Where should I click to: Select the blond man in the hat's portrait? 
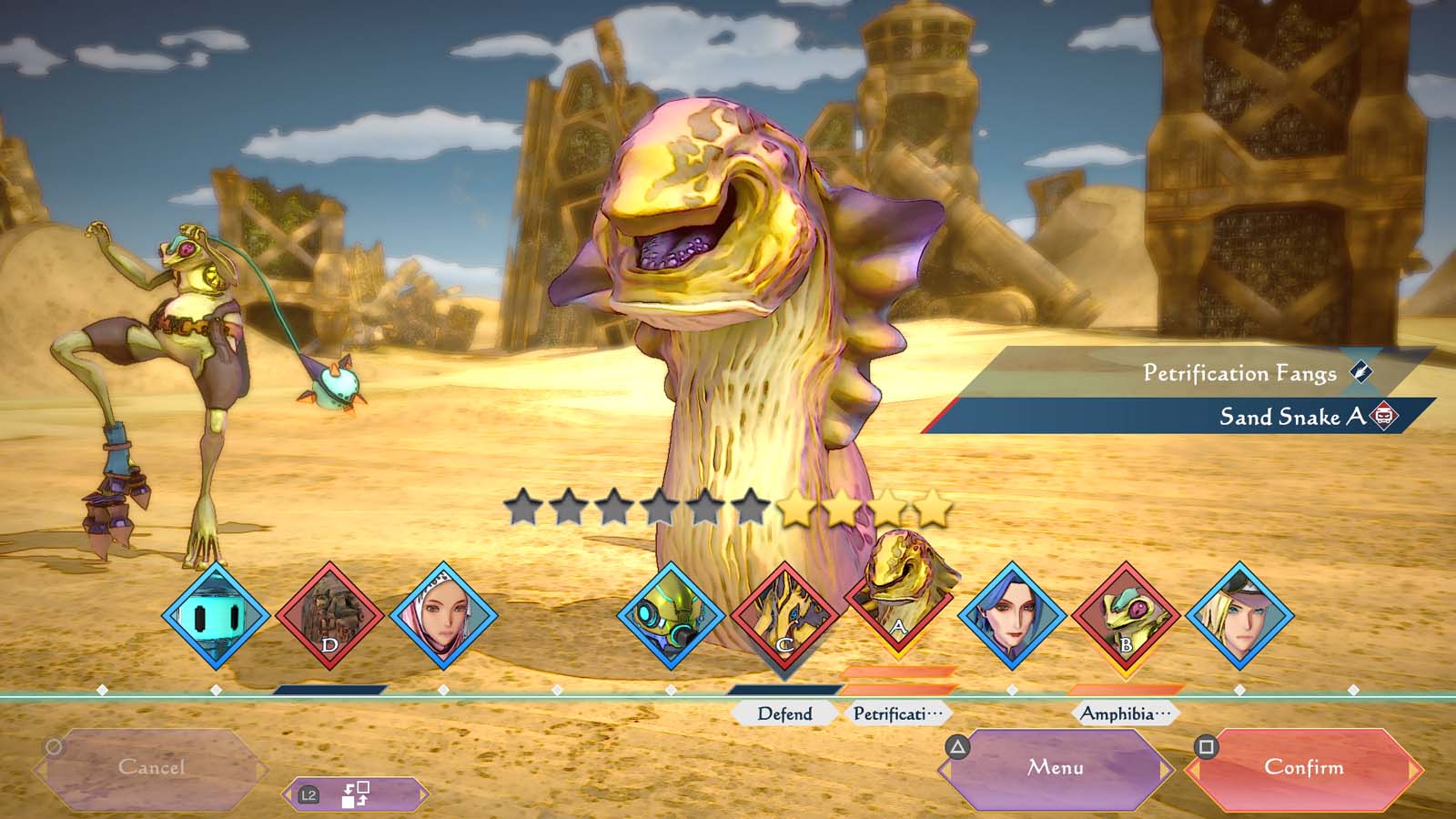(1239, 617)
